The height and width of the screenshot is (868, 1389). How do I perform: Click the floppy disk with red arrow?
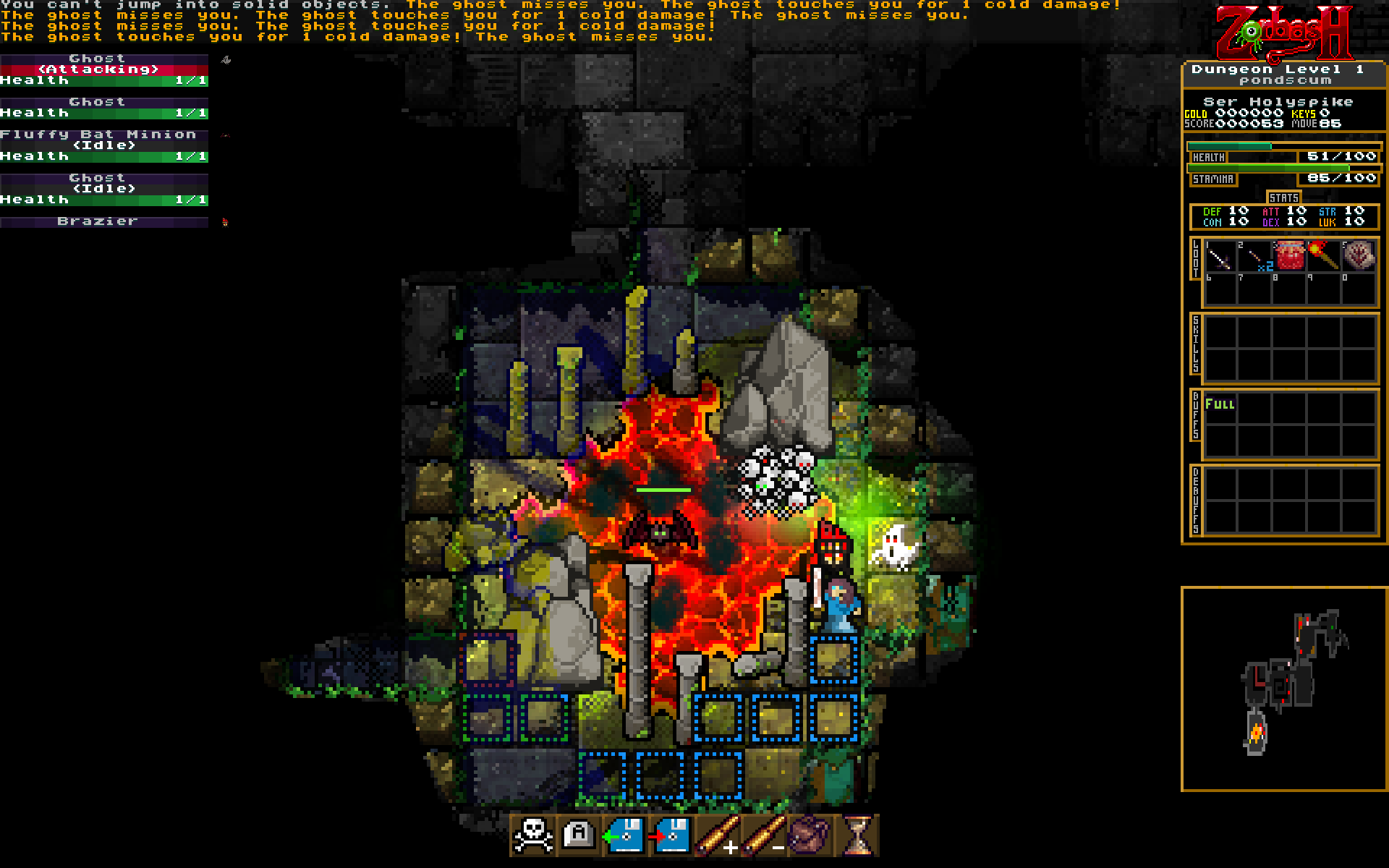[670, 835]
